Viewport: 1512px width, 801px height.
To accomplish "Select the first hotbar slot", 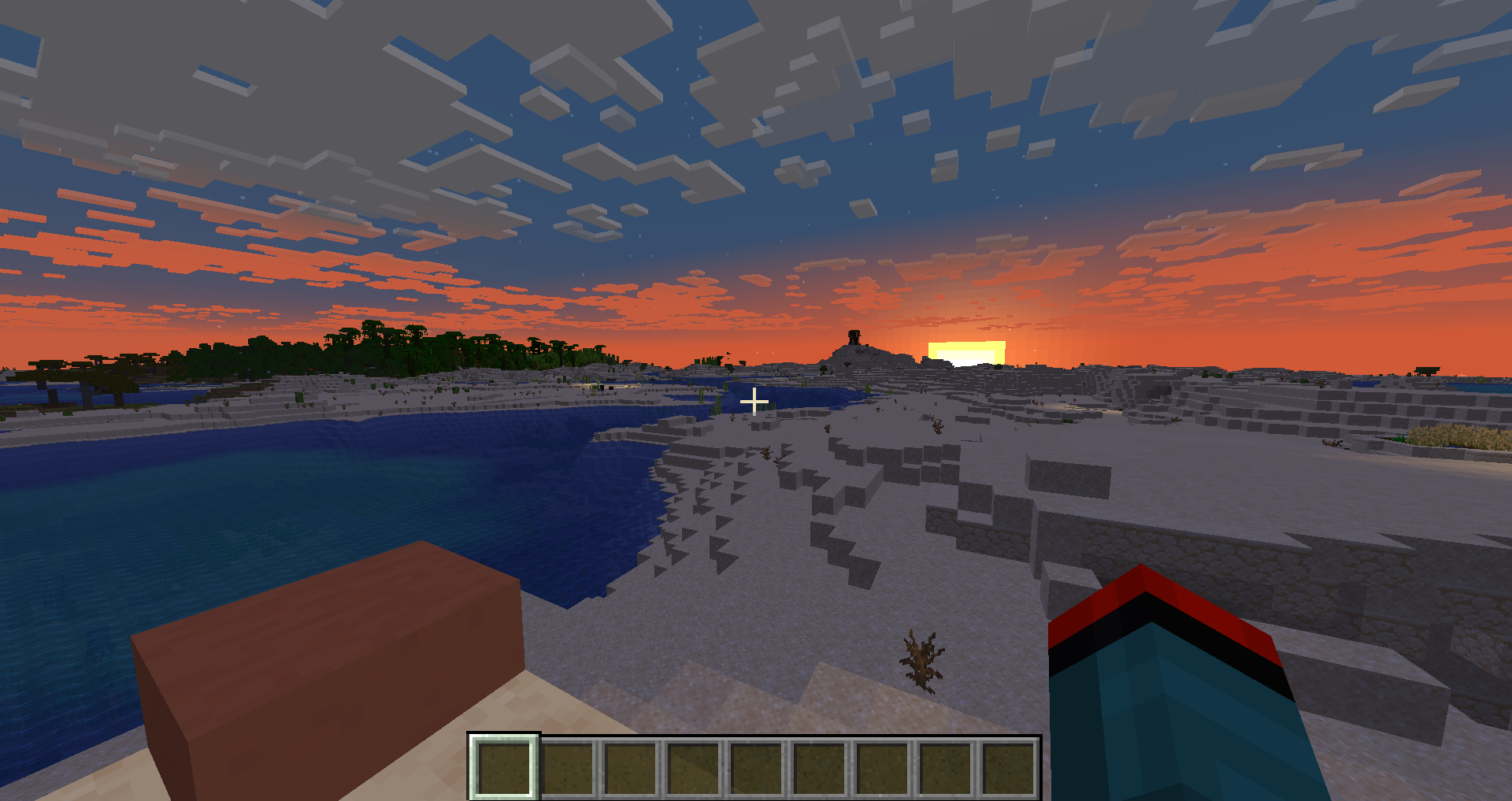I will 504,769.
